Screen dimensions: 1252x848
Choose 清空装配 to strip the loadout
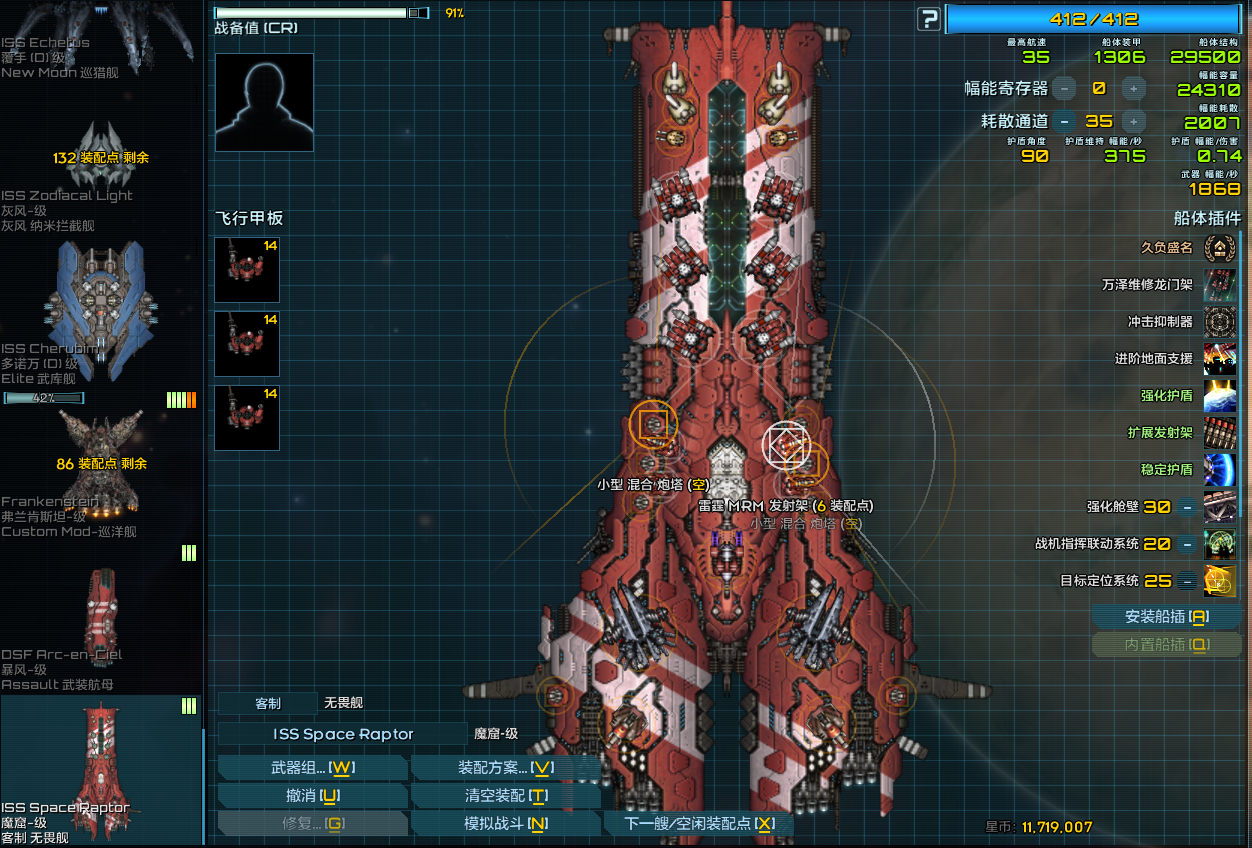point(506,796)
